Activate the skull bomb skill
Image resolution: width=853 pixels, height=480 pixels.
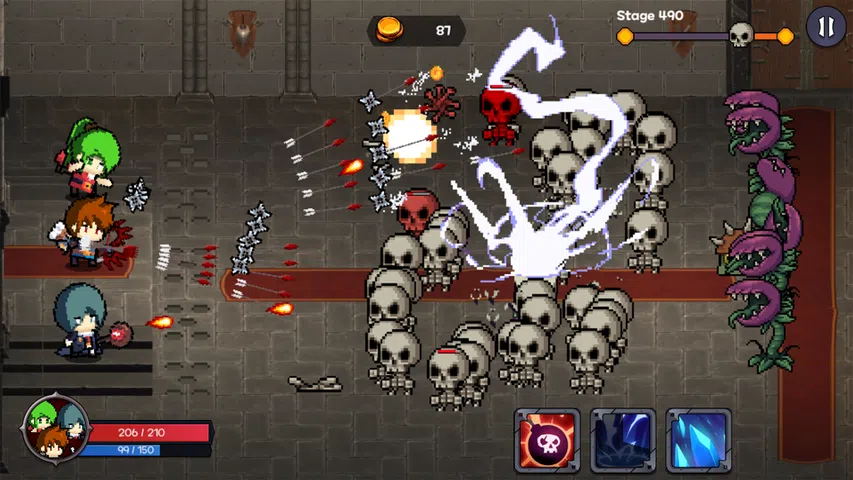[x=547, y=440]
